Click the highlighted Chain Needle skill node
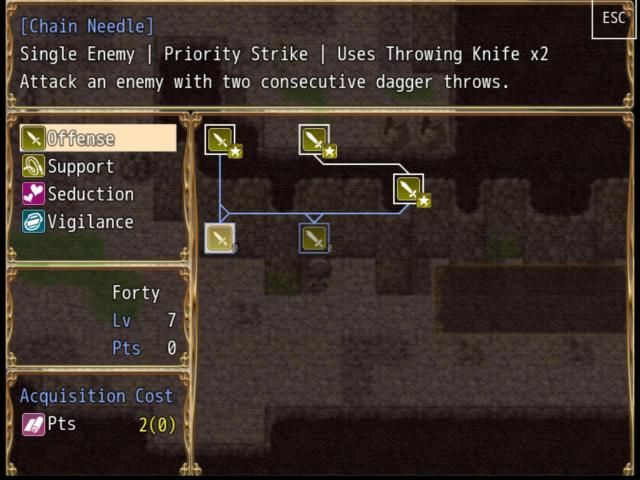Image resolution: width=640 pixels, height=480 pixels. [220, 238]
